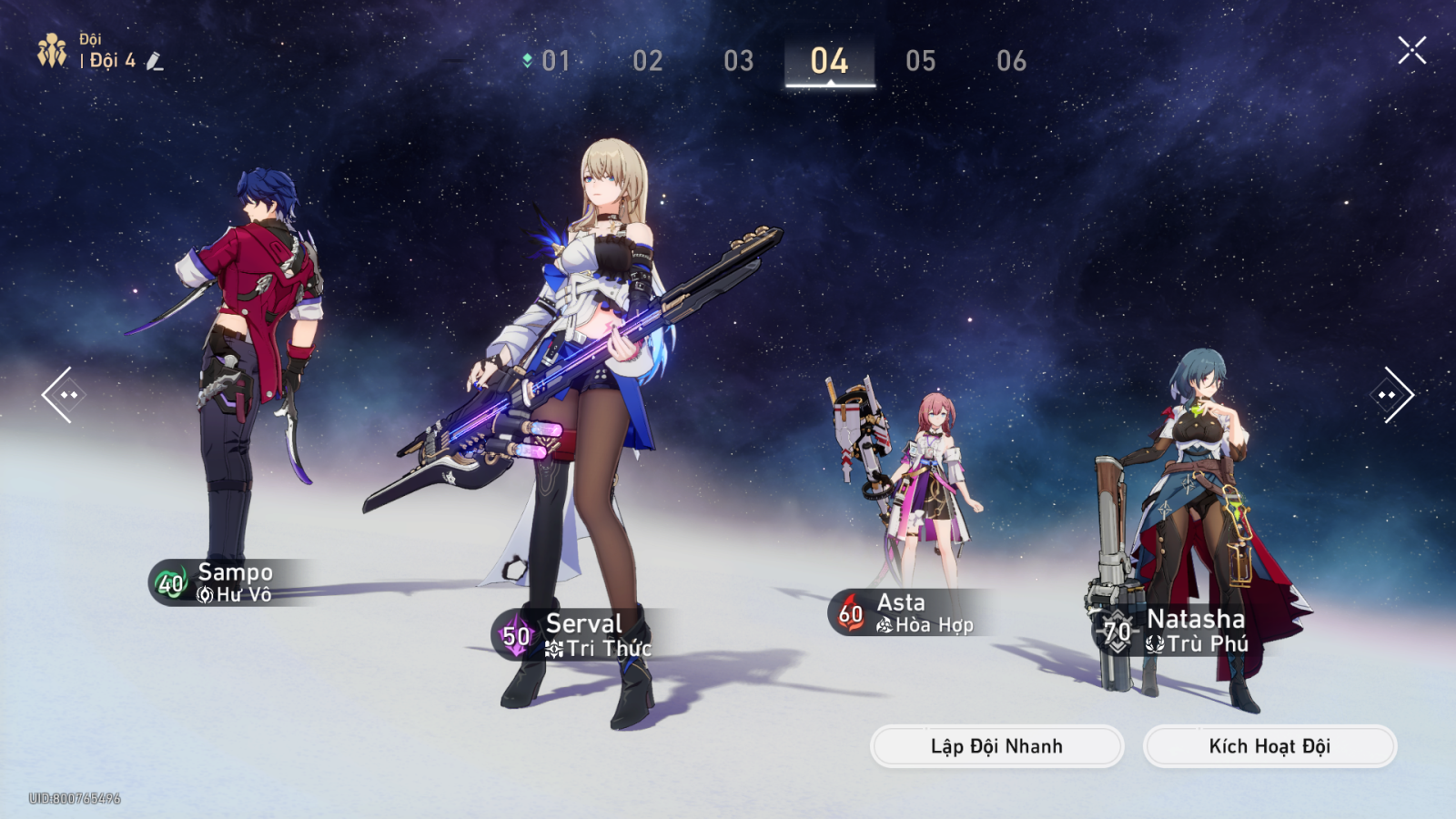Close the team setup screen

(1411, 50)
